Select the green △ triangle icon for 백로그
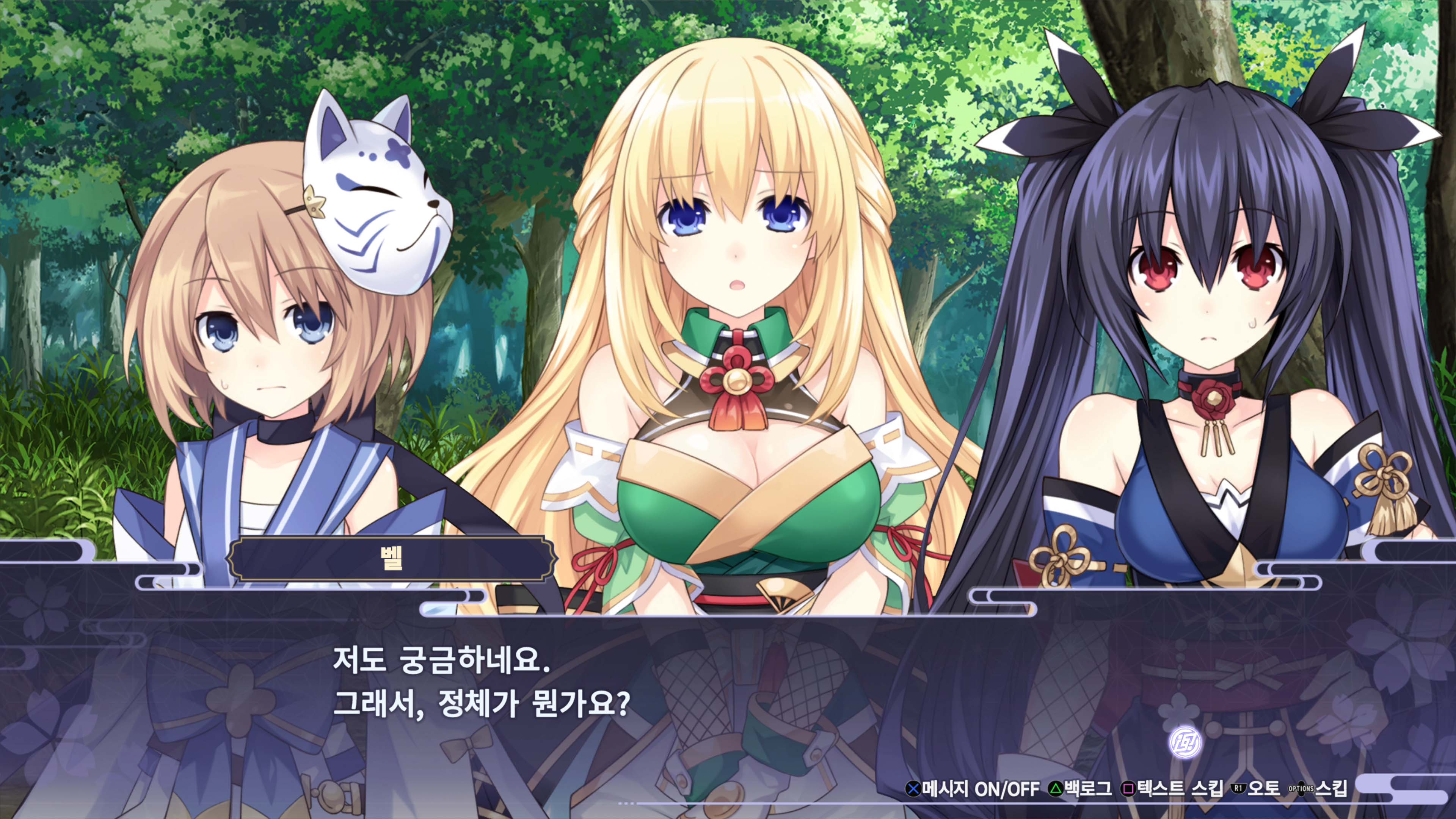 tap(1056, 789)
